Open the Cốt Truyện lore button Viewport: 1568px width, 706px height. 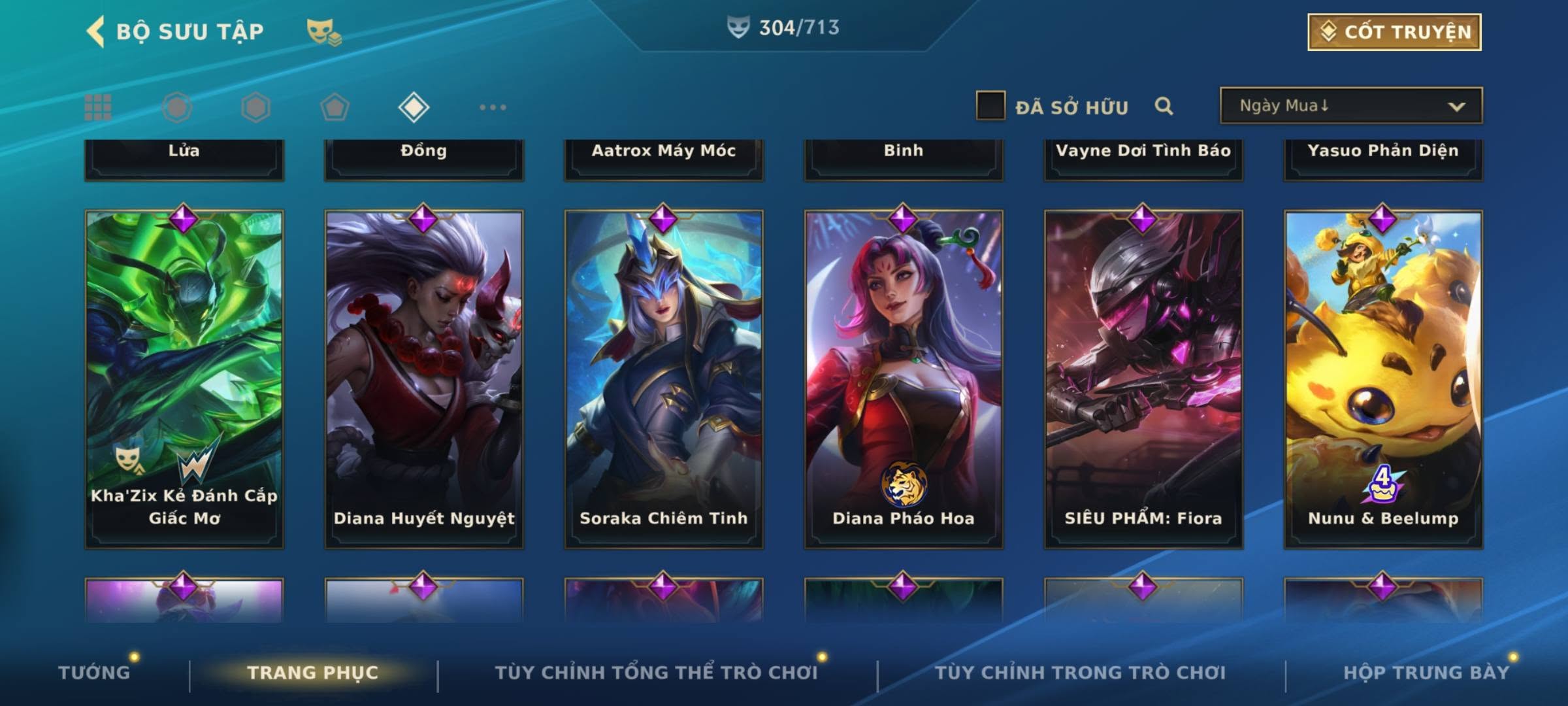[x=1394, y=32]
